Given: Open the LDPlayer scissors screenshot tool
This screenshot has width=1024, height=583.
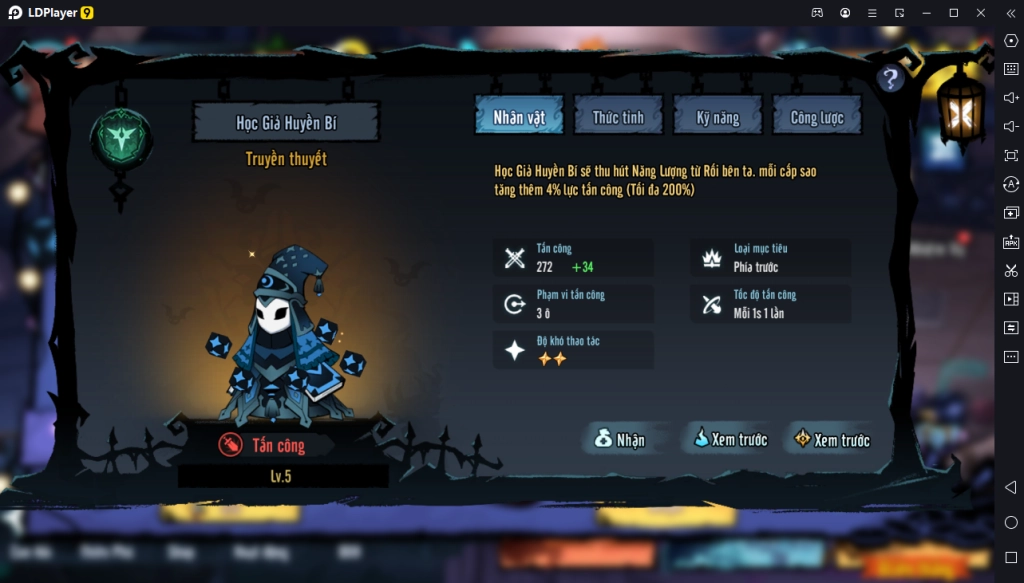Looking at the screenshot, I should tap(1011, 270).
